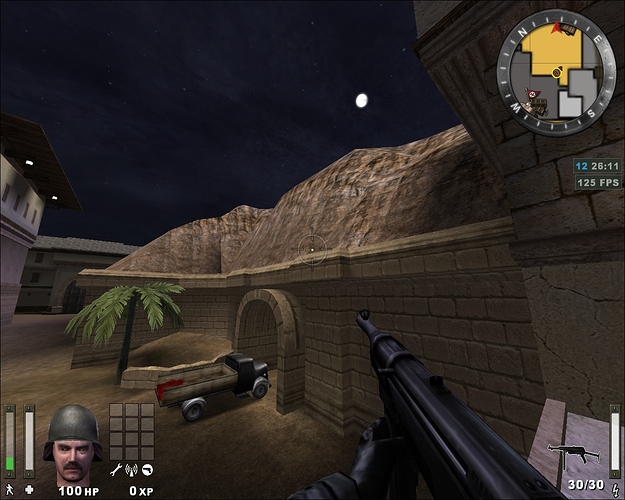Select the wrench skill icon
Screen dimensions: 625x500
coord(117,470)
